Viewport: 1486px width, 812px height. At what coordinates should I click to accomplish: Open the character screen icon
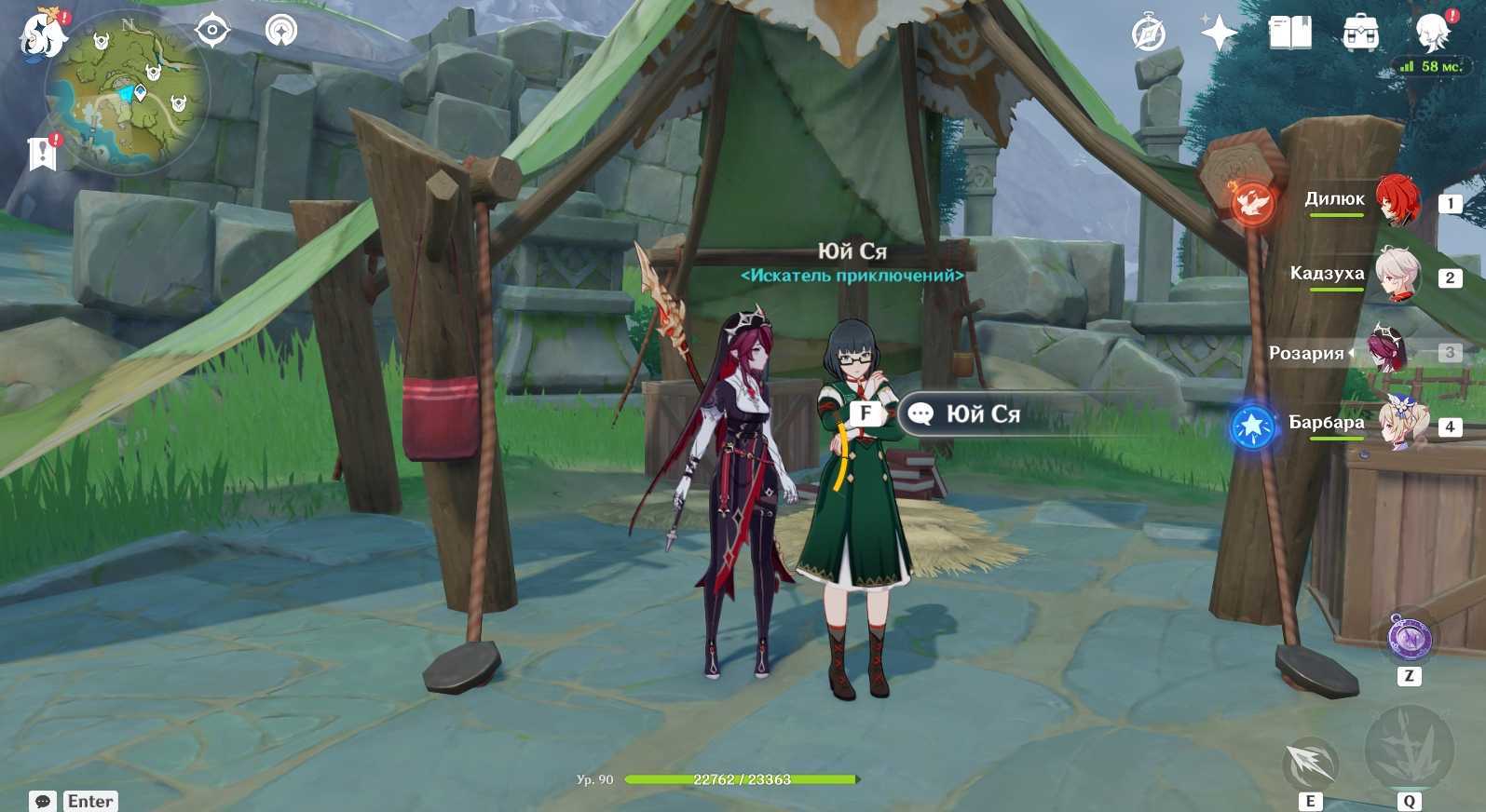[1431, 34]
